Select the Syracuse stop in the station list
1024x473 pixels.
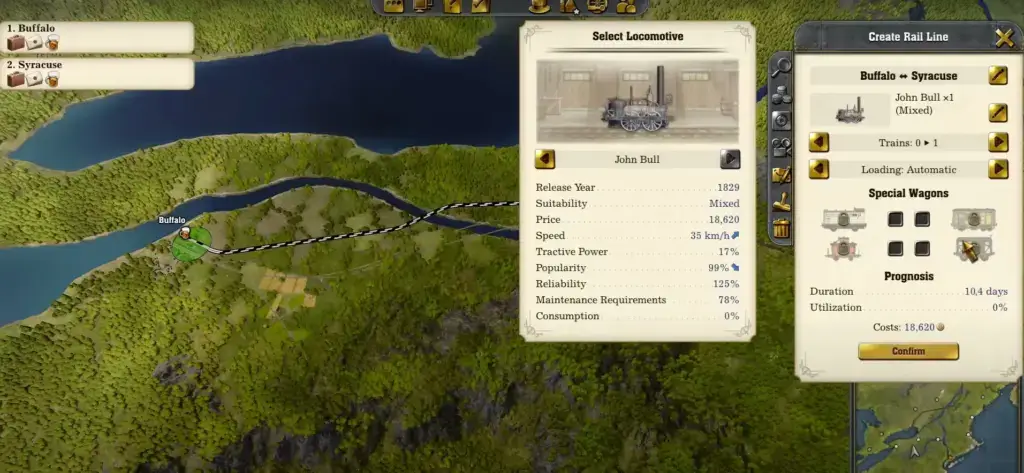(97, 73)
